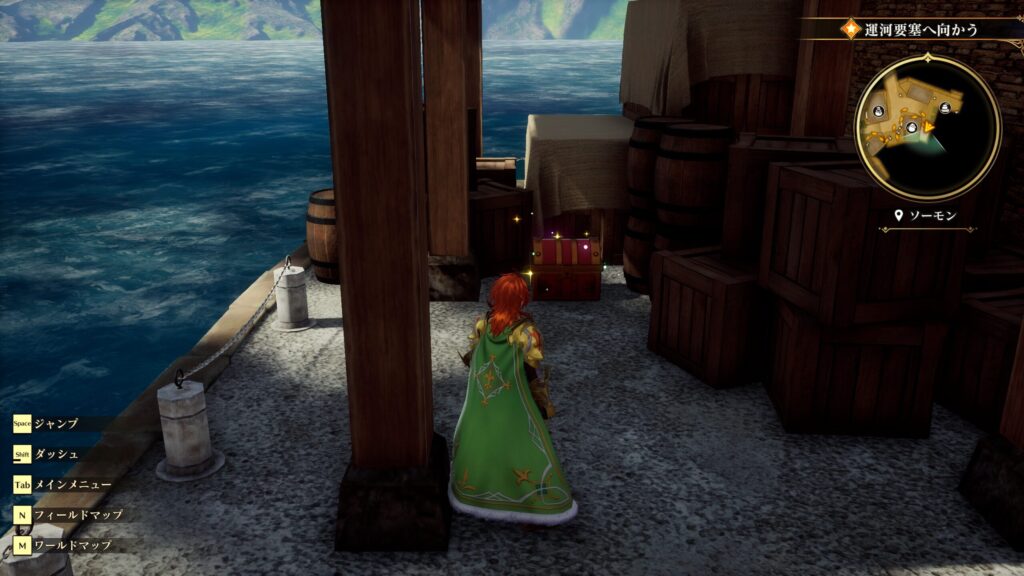Viewport: 1024px width, 576px height.
Task: Click the circular minimap
Action: (927, 127)
